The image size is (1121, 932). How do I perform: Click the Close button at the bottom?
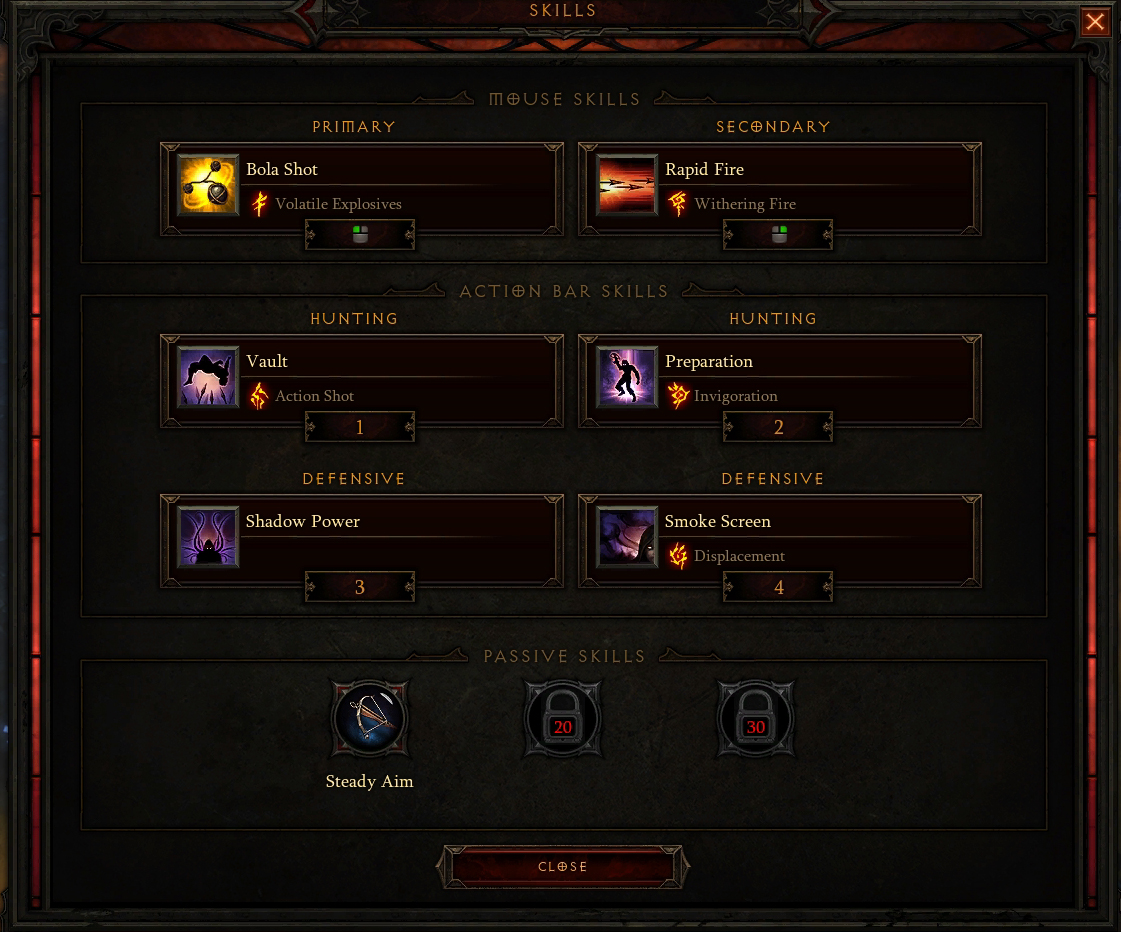563,867
